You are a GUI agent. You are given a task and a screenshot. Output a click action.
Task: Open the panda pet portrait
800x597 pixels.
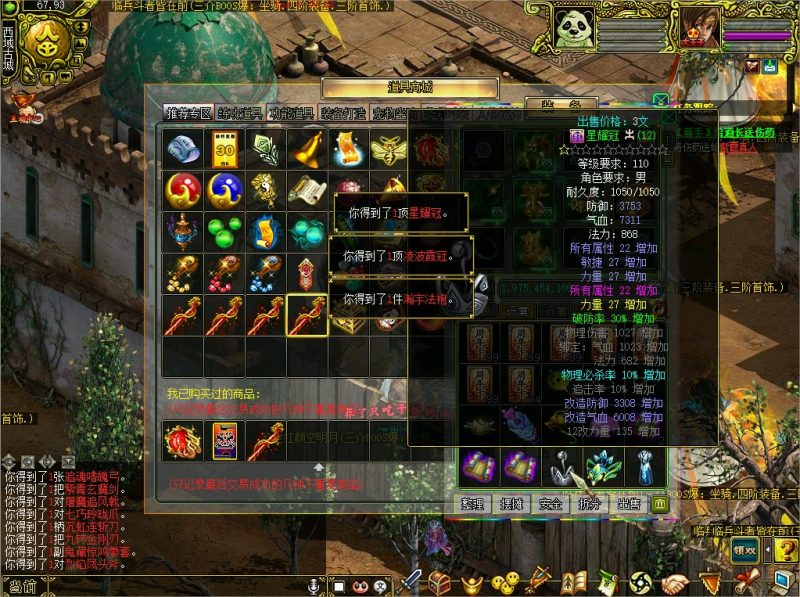pyautogui.click(x=580, y=27)
